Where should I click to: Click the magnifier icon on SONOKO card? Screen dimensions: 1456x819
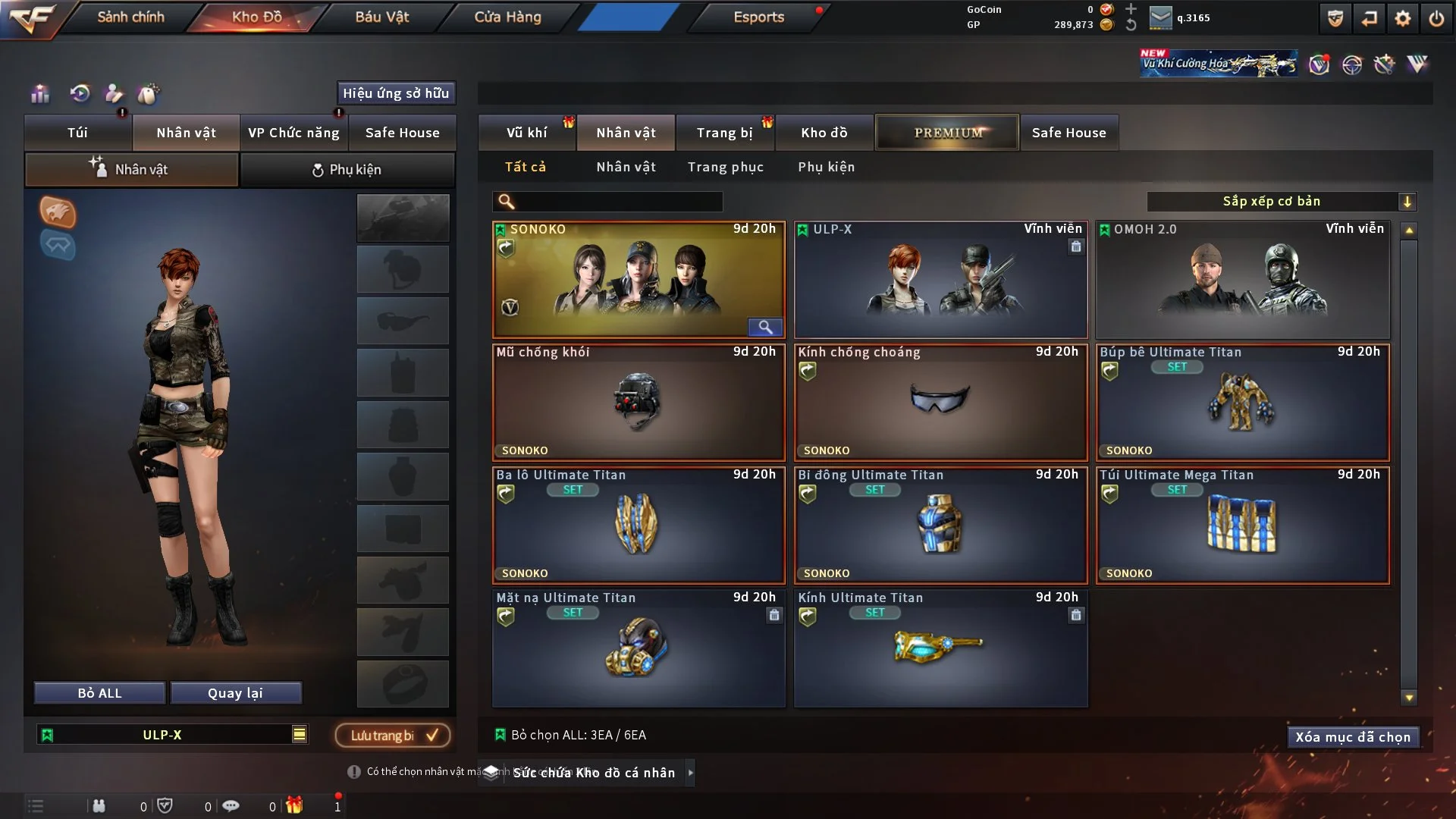coord(765,327)
